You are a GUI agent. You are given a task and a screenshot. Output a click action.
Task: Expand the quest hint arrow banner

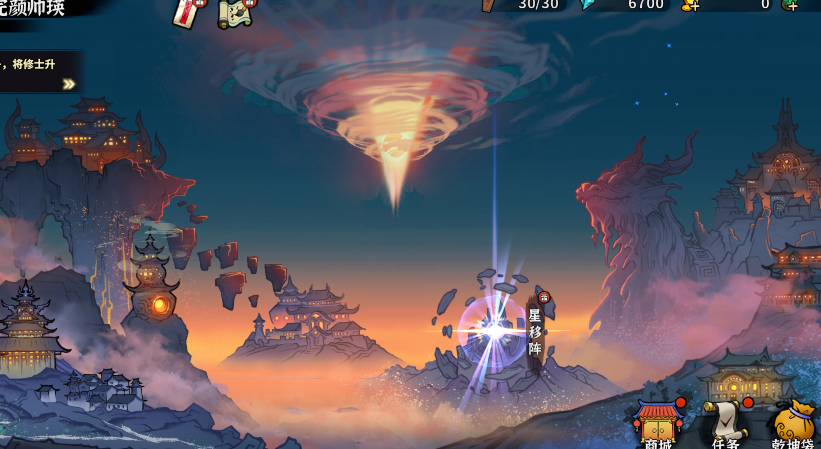tap(69, 84)
